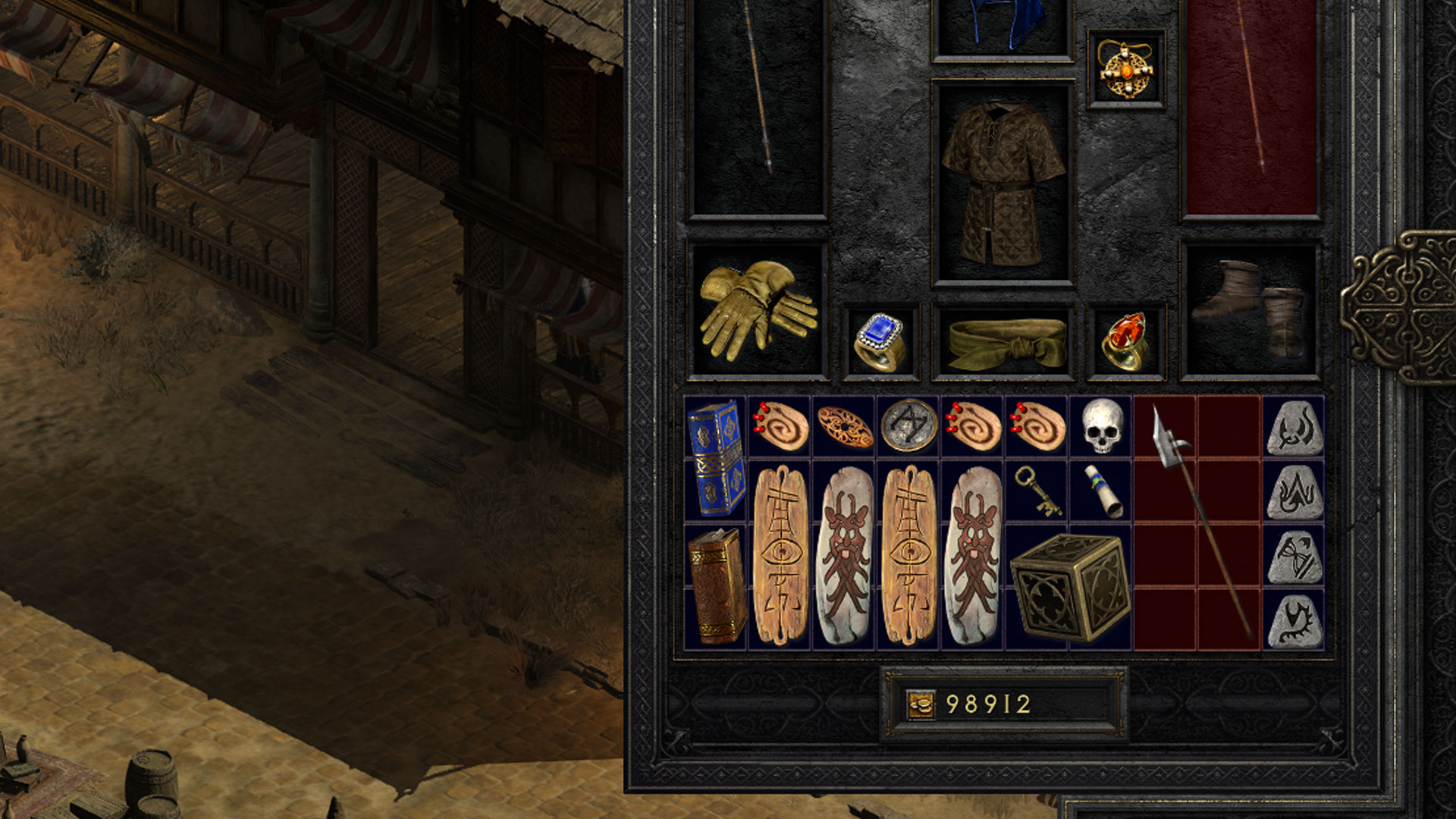The height and width of the screenshot is (819, 1456).
Task: Select the round silver coin item
Action: [x=908, y=426]
